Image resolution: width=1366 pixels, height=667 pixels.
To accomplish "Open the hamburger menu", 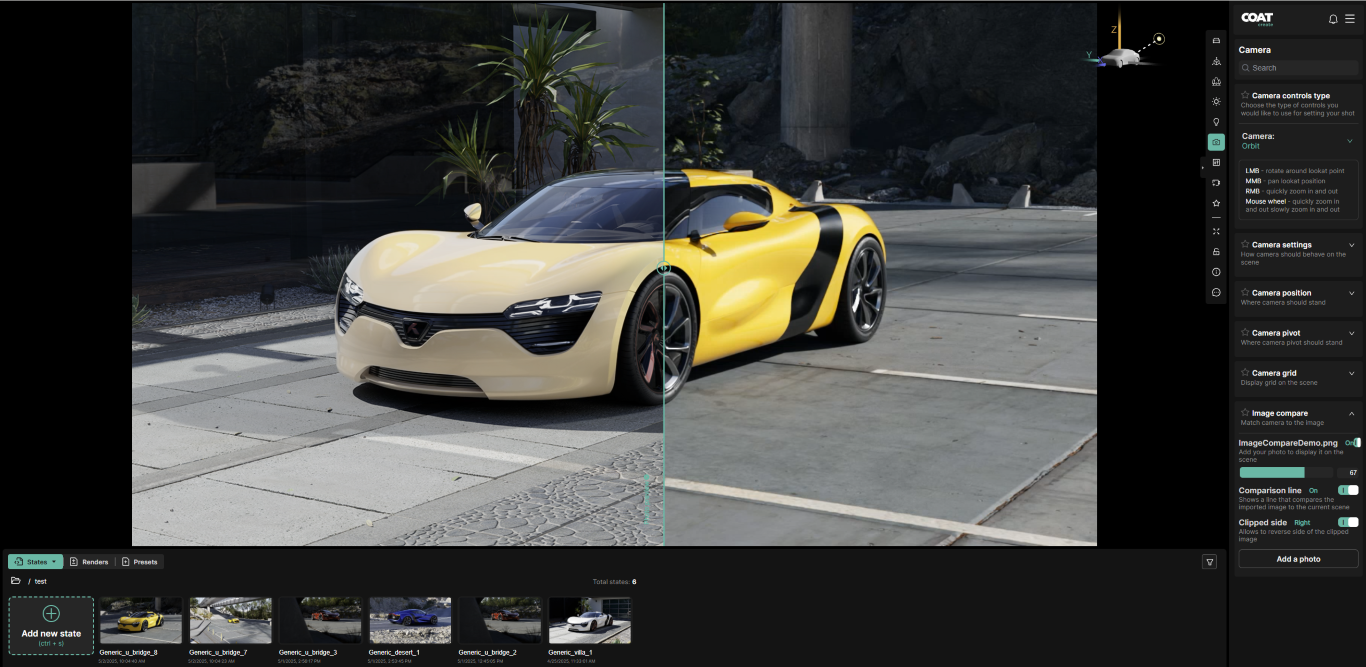I will coord(1350,19).
